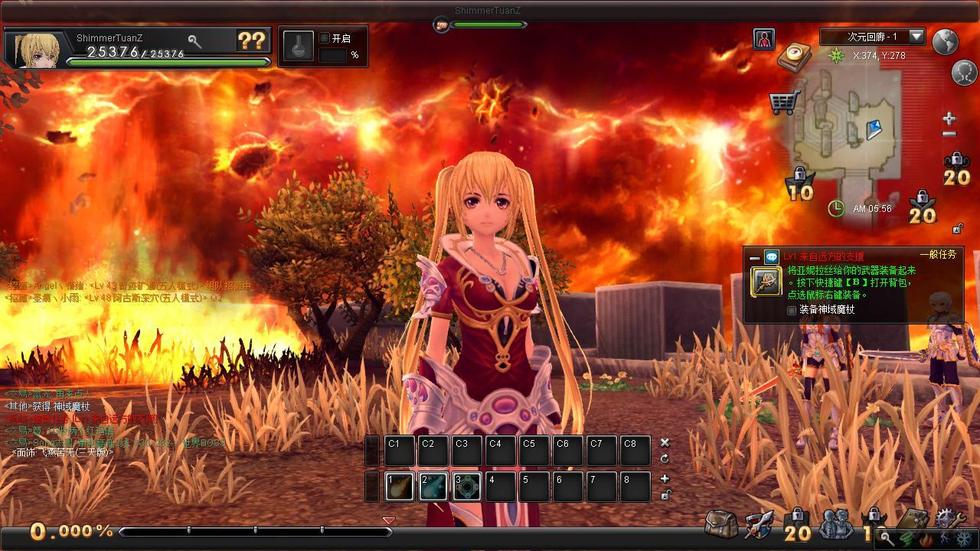Select the potion flask slot
Viewport: 980px width, 551px height.
[x=296, y=46]
